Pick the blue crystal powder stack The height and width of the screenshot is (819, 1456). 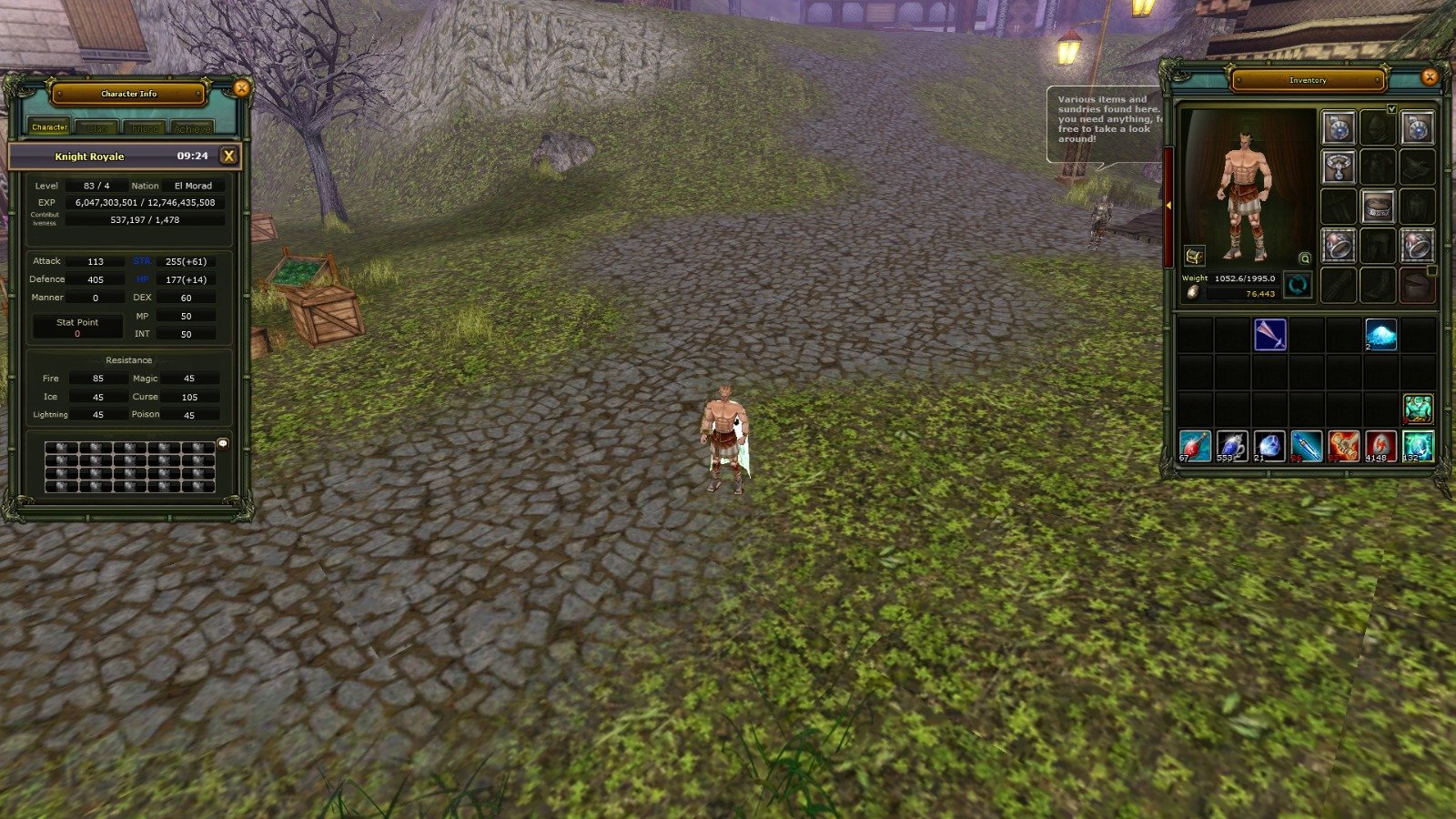click(x=1380, y=335)
